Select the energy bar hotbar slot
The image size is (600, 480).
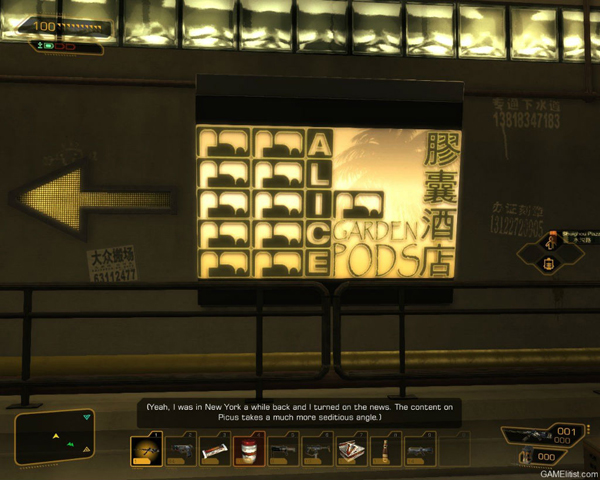[215, 451]
